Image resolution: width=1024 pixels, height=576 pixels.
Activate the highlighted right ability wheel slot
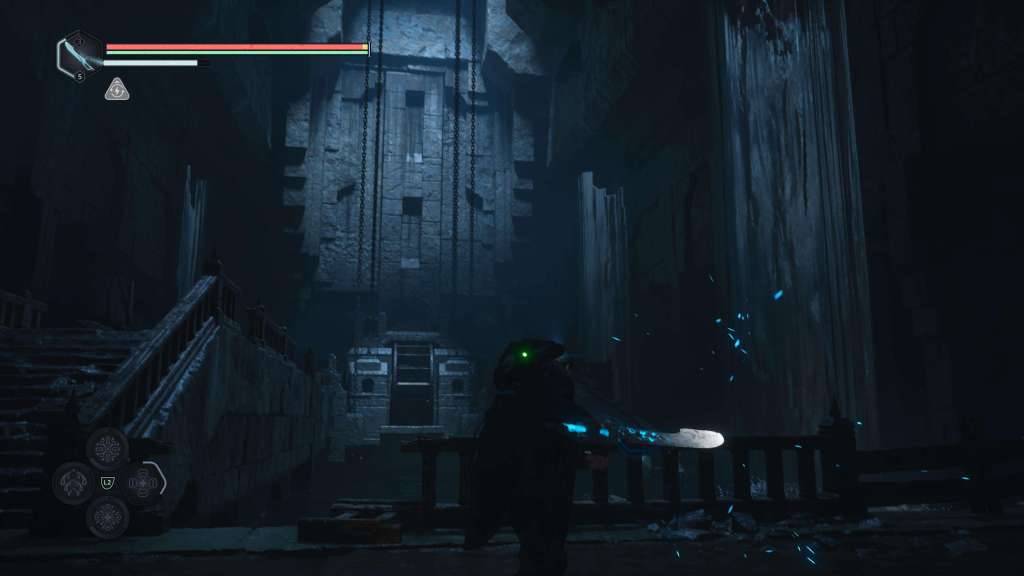pyautogui.click(x=143, y=484)
